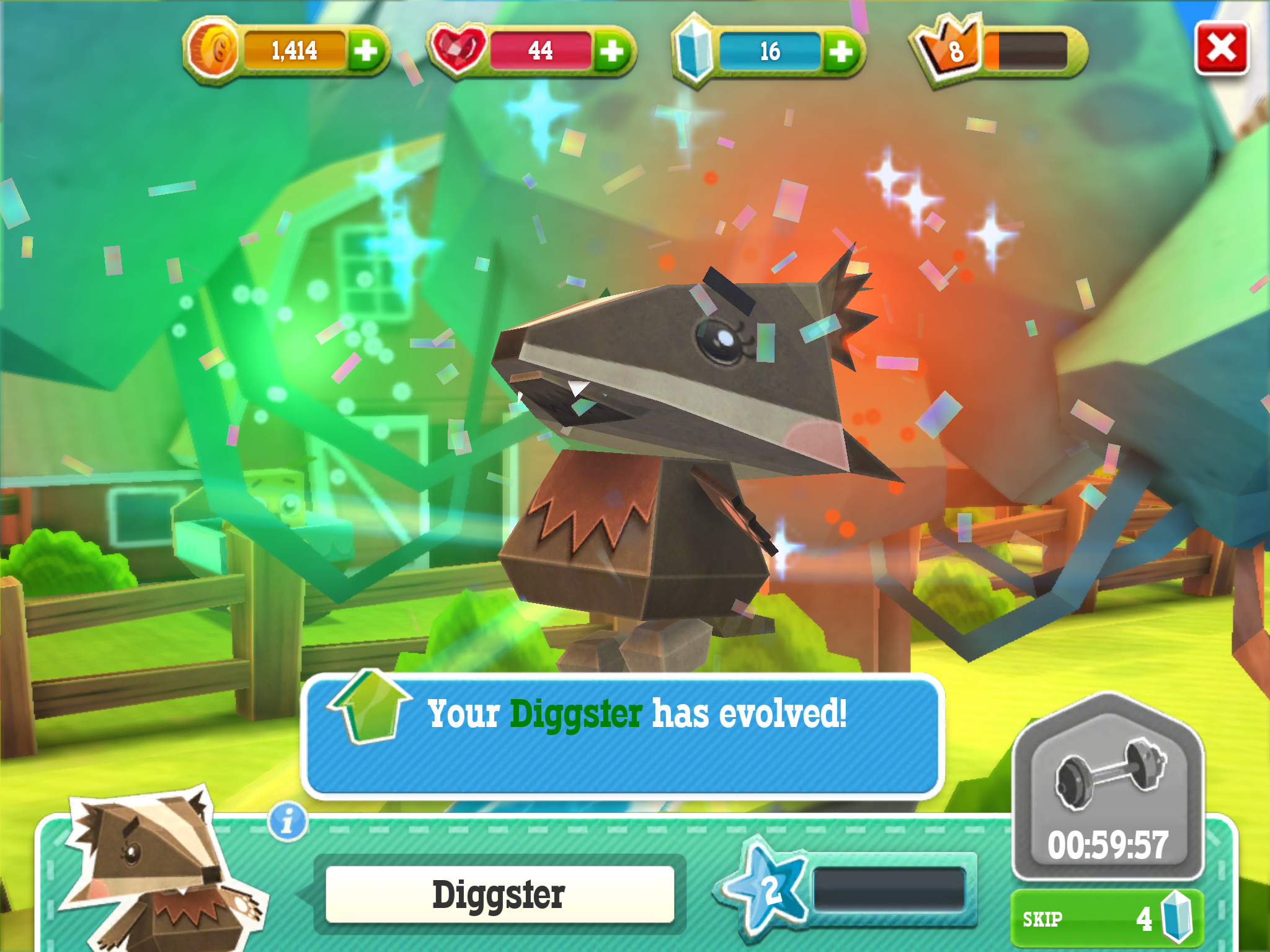This screenshot has width=1270, height=952.
Task: Edit the Diggster name field
Action: click(499, 894)
